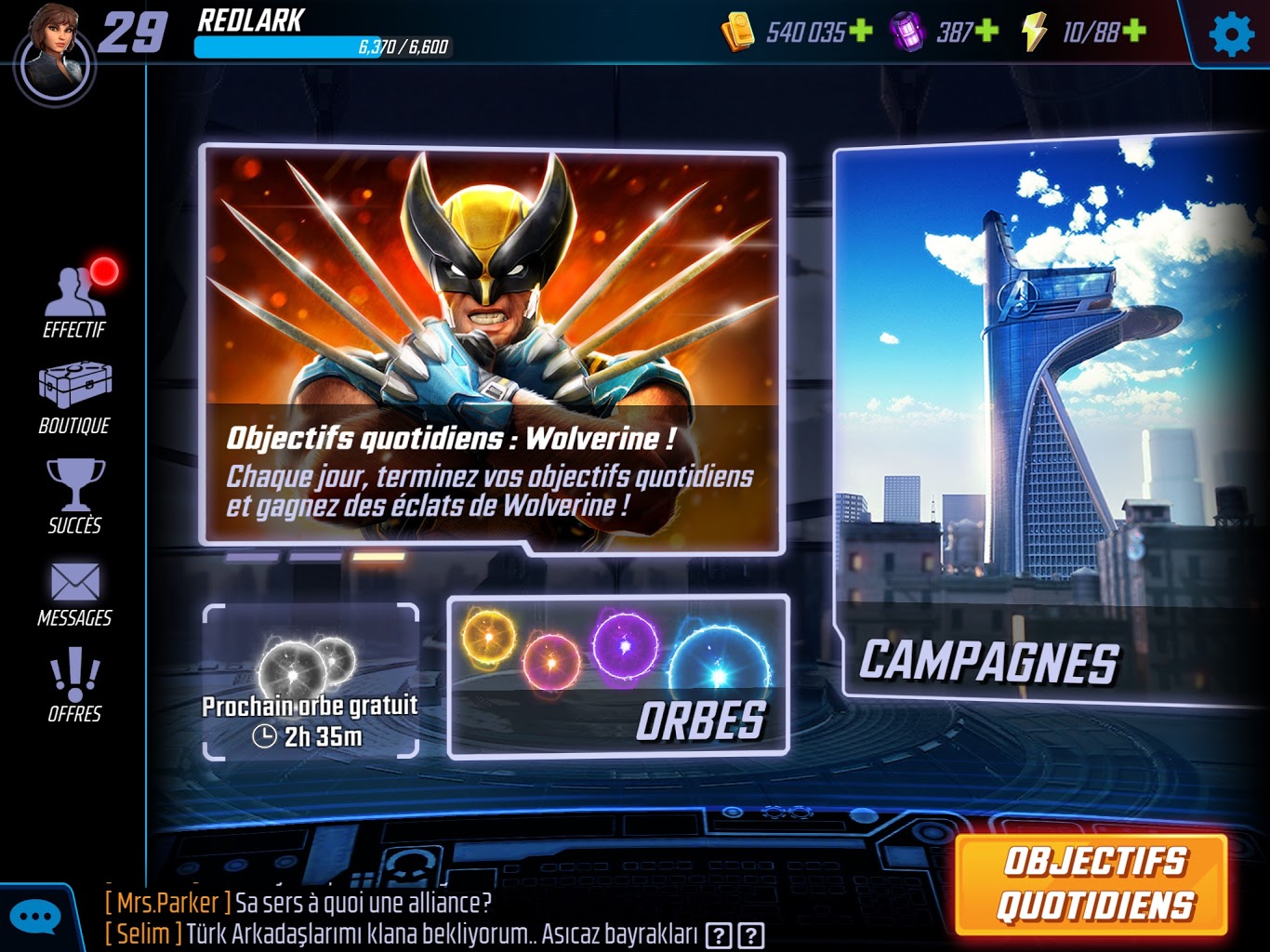Show the second banner slide indicator
Viewport: 1270px width, 952px height.
point(315,557)
